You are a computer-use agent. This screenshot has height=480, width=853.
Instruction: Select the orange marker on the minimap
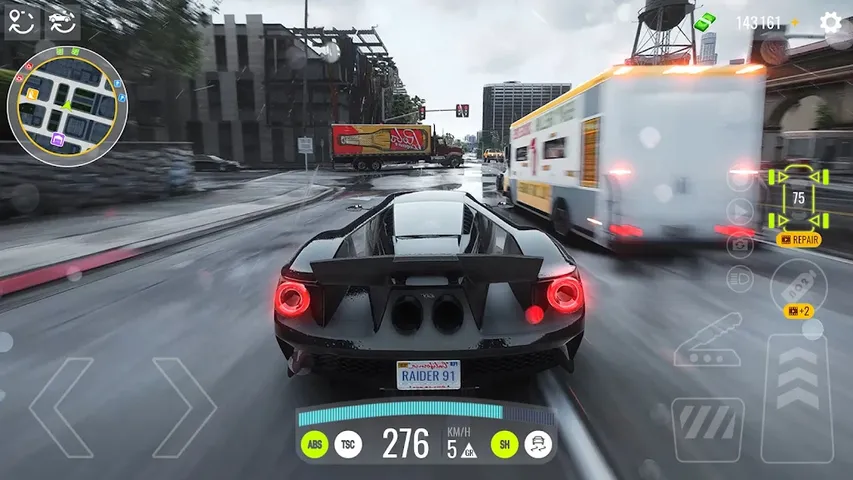pos(33,95)
